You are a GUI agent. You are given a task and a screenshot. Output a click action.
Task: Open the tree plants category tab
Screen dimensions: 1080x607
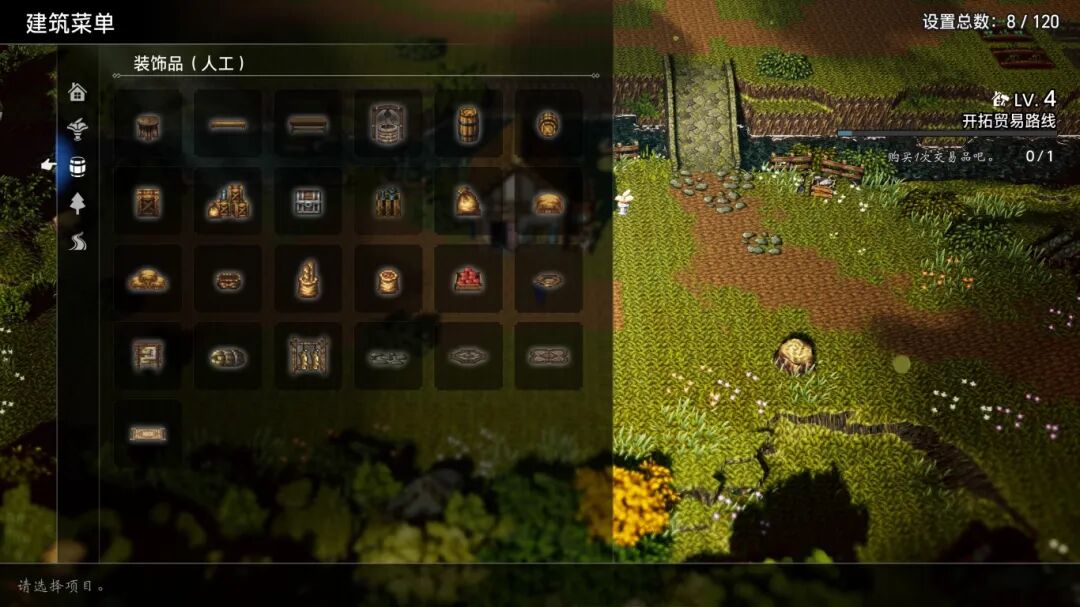[77, 203]
